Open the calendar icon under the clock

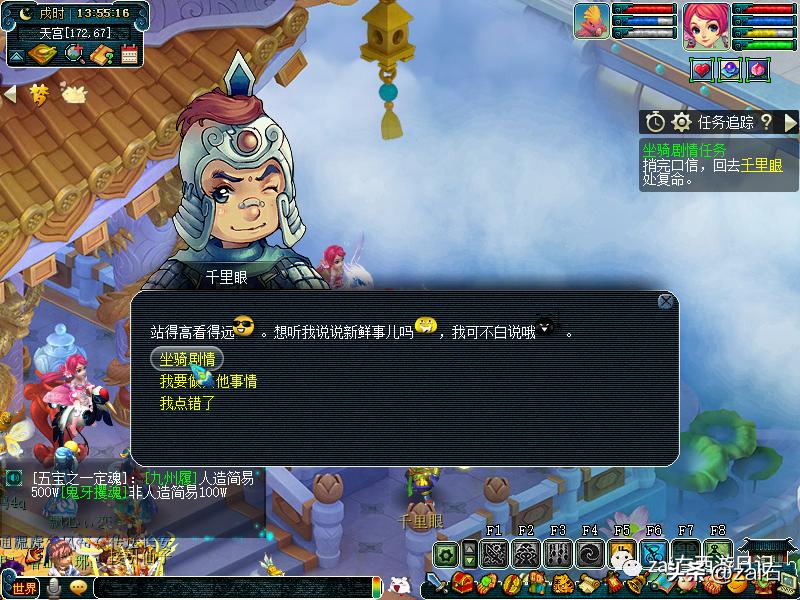pyautogui.click(x=129, y=54)
